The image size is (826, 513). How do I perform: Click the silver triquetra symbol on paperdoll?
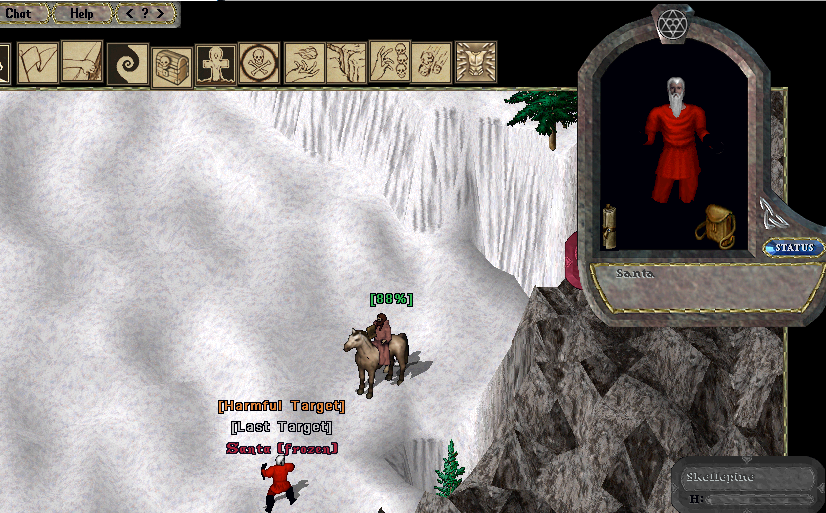pyautogui.click(x=771, y=211)
